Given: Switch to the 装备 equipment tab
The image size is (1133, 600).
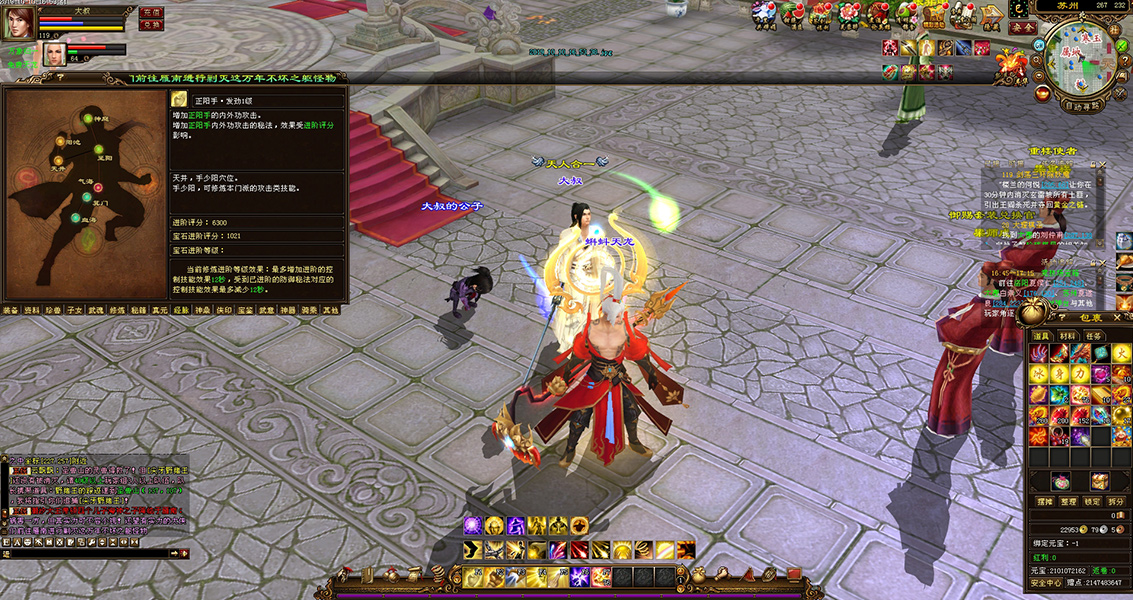Looking at the screenshot, I should coord(10,310).
